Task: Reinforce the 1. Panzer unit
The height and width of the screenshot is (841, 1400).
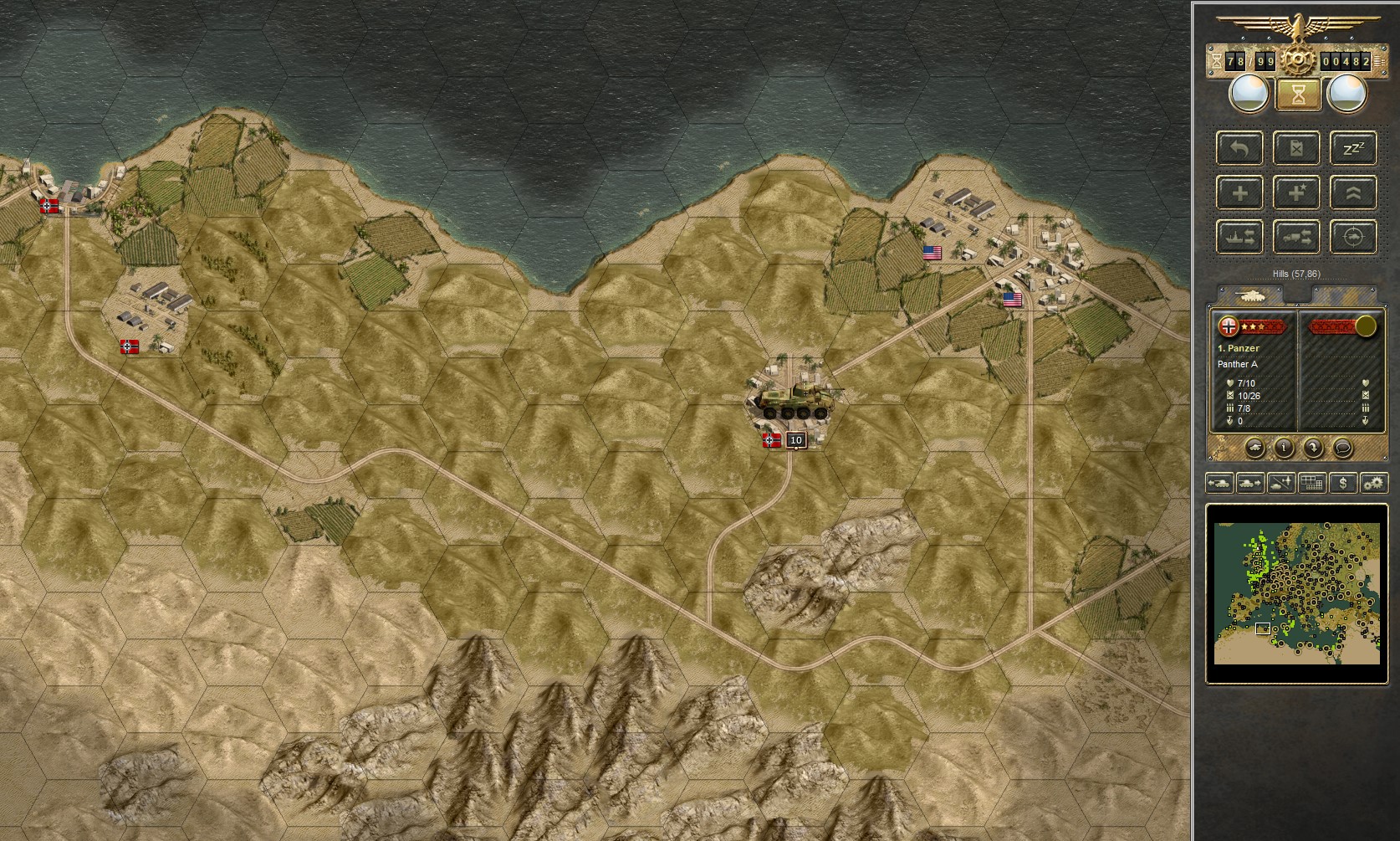Action: tap(1239, 192)
